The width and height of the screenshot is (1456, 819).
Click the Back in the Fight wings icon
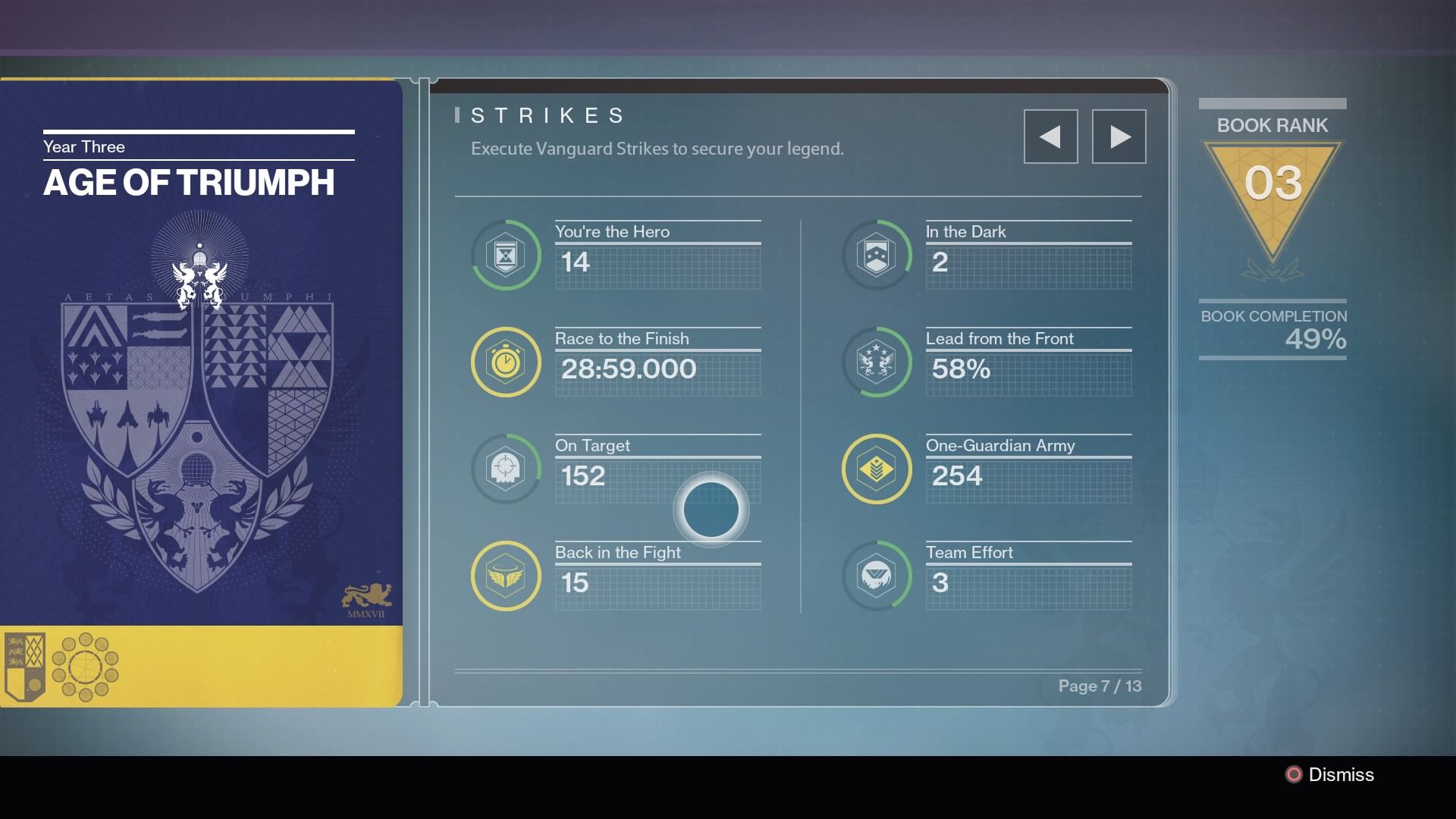[506, 576]
